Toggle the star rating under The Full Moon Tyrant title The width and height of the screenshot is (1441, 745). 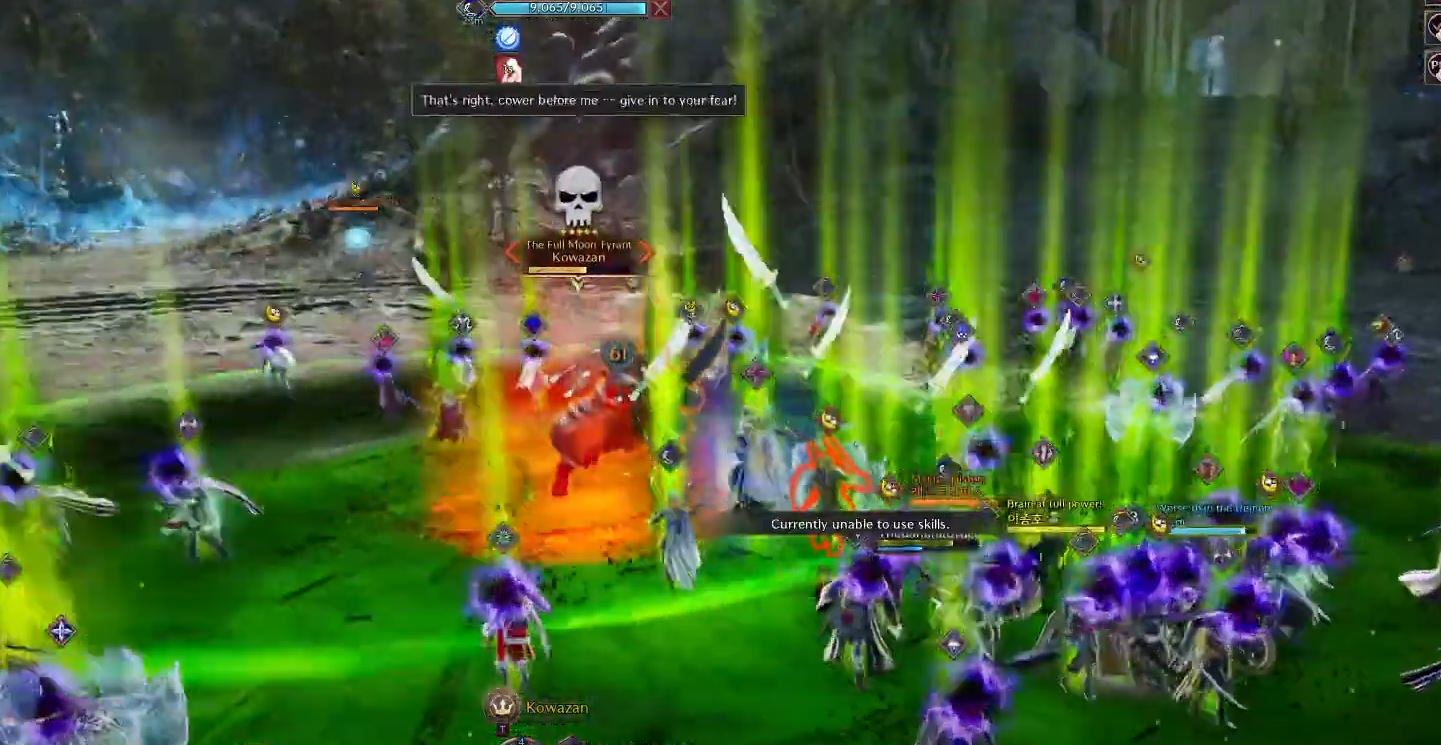tap(576, 230)
